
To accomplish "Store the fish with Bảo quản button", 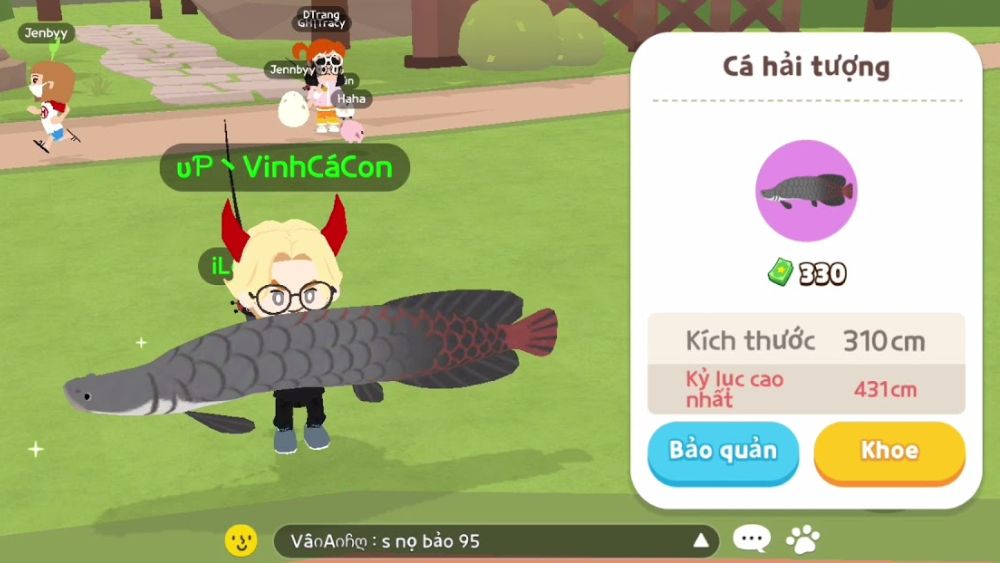I will point(723,451).
